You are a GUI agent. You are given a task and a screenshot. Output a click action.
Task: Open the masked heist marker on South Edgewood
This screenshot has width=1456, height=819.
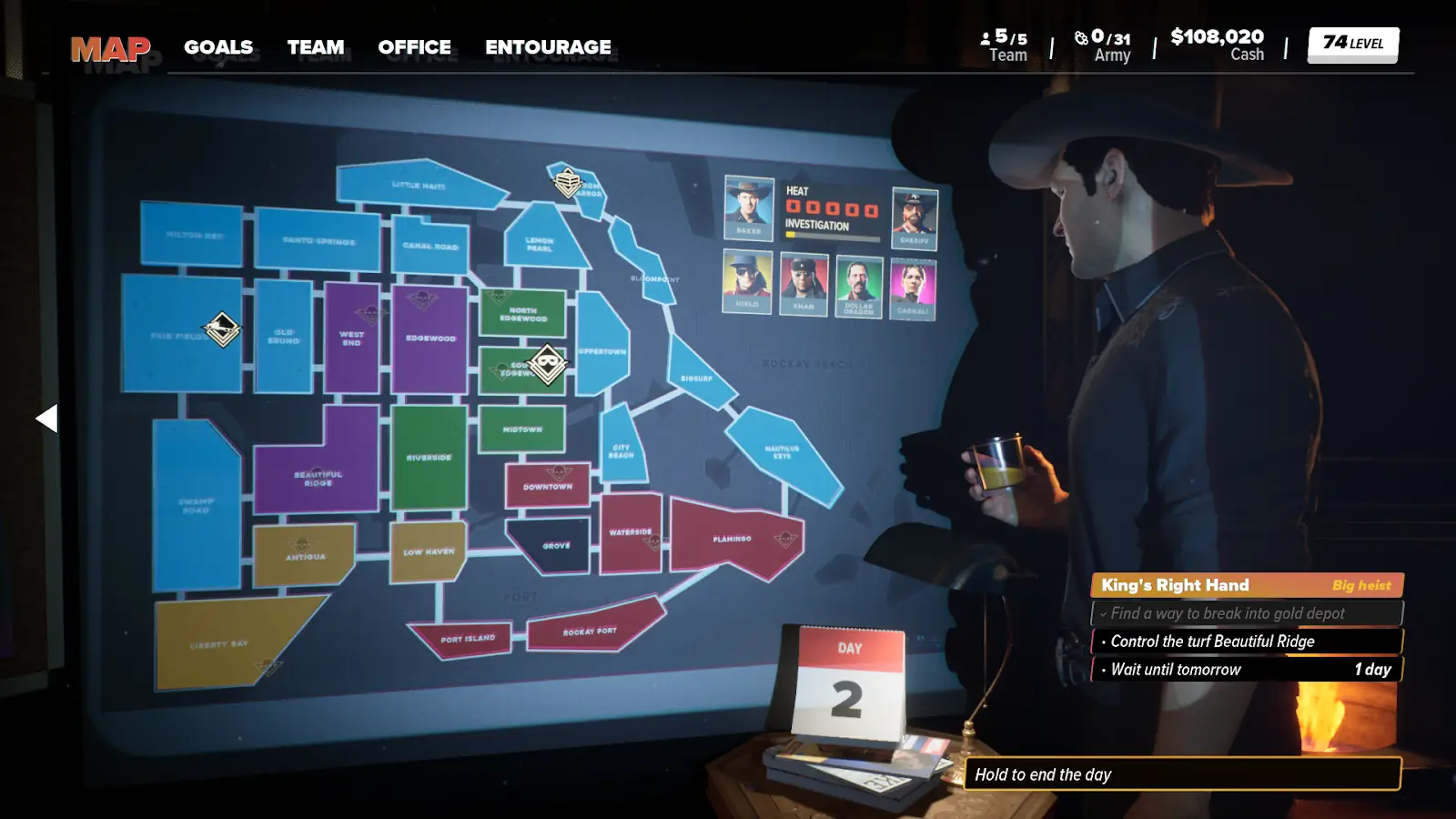coord(547,364)
